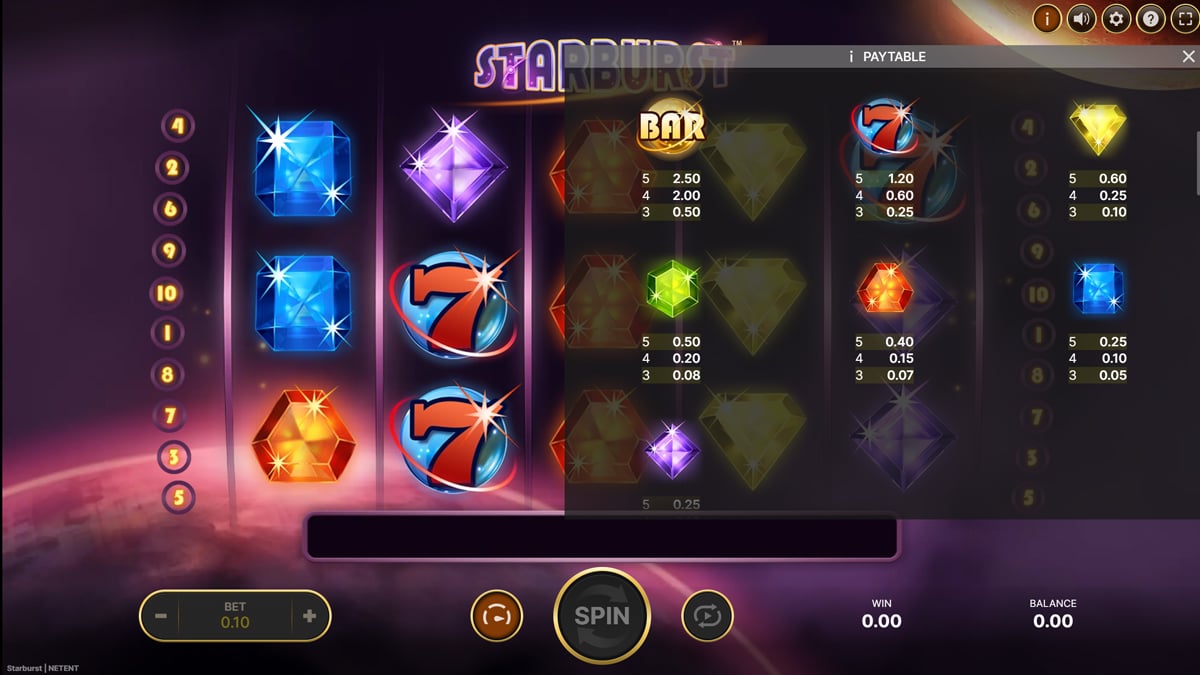Screen dimensions: 1200x675
Task: Open the info paytable button
Action: [x=1048, y=18]
